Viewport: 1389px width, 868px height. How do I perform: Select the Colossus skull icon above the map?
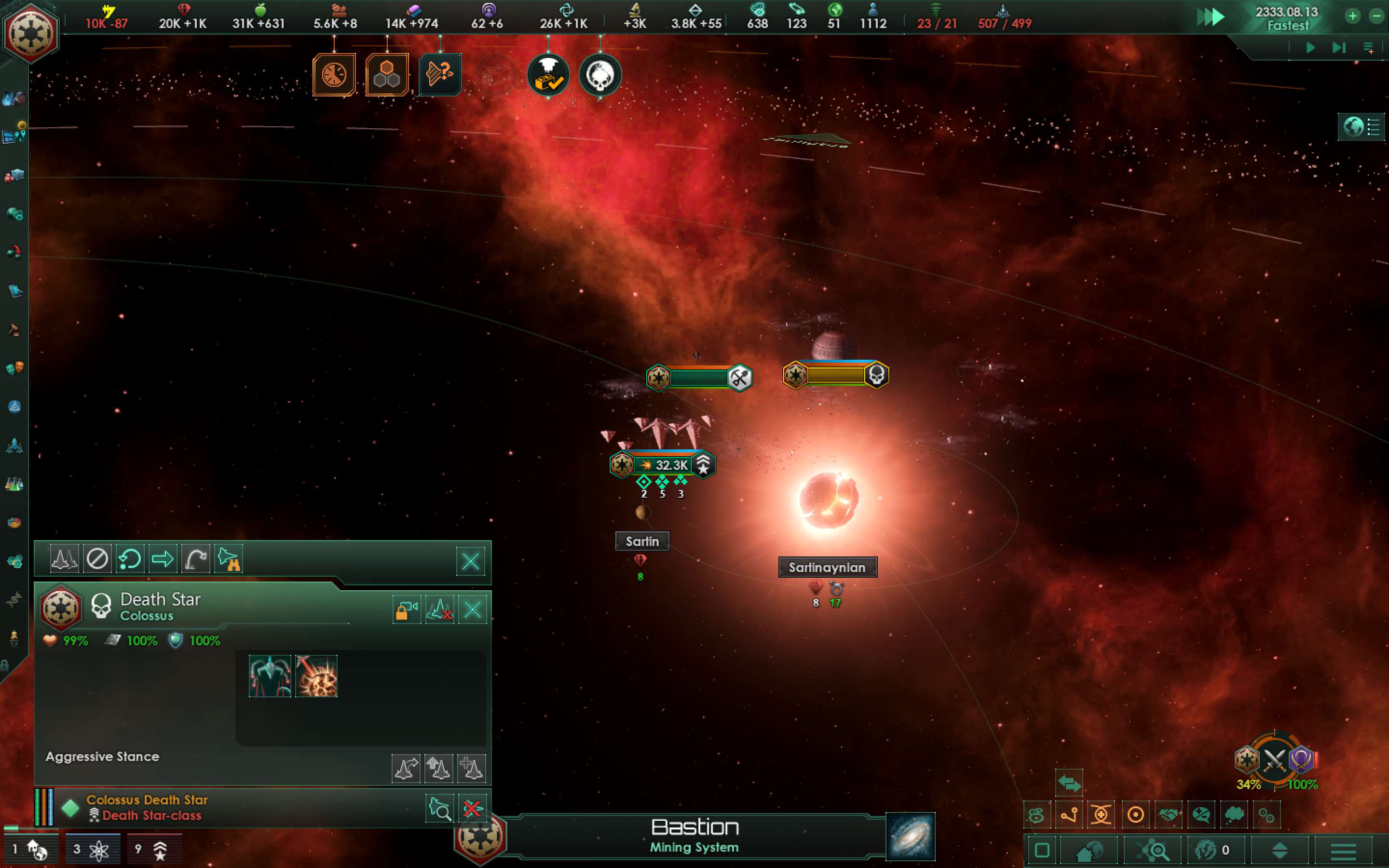pyautogui.click(x=599, y=75)
